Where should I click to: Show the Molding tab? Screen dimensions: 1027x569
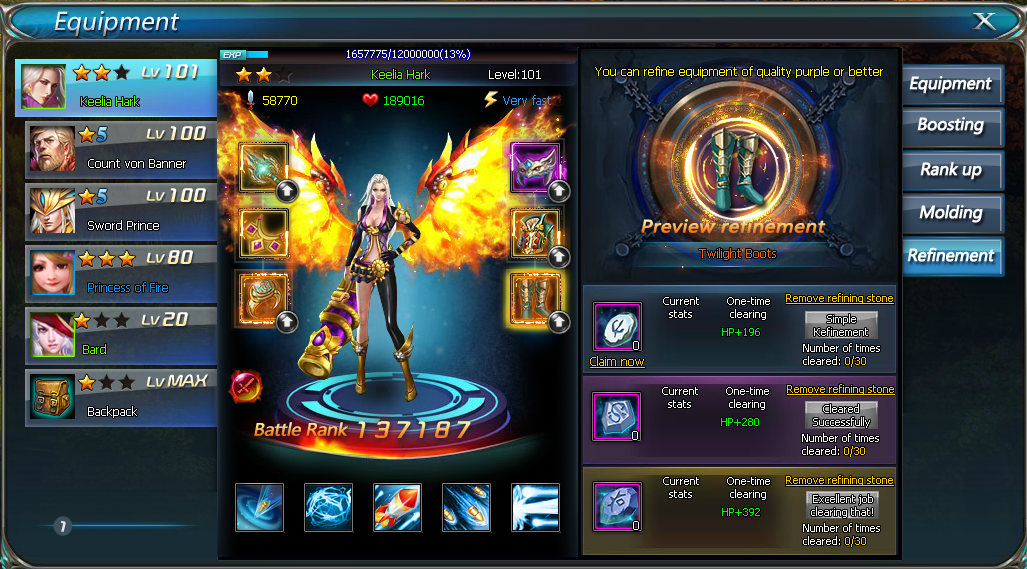950,212
